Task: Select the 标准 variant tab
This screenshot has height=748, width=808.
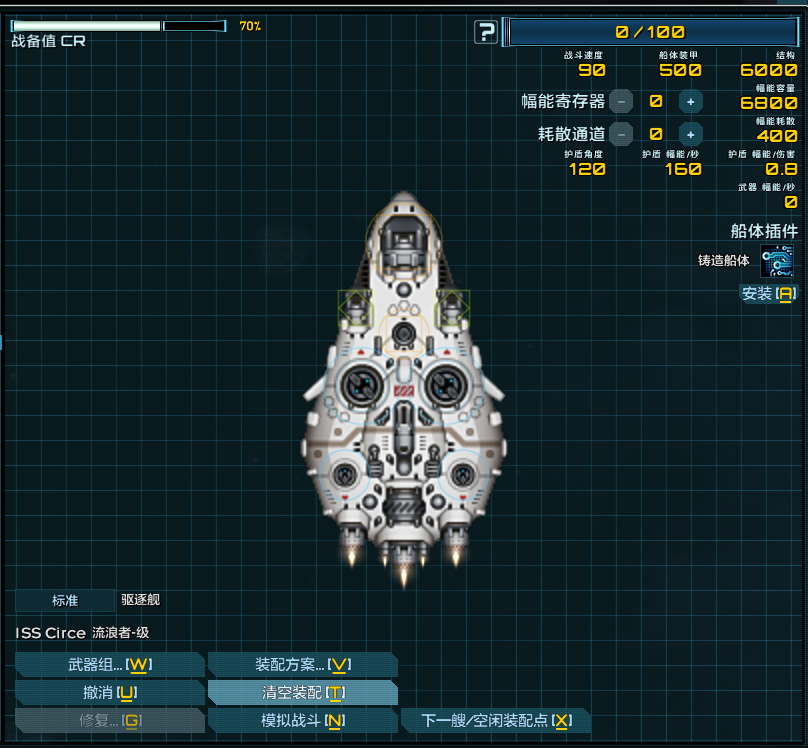Action: 65,601
